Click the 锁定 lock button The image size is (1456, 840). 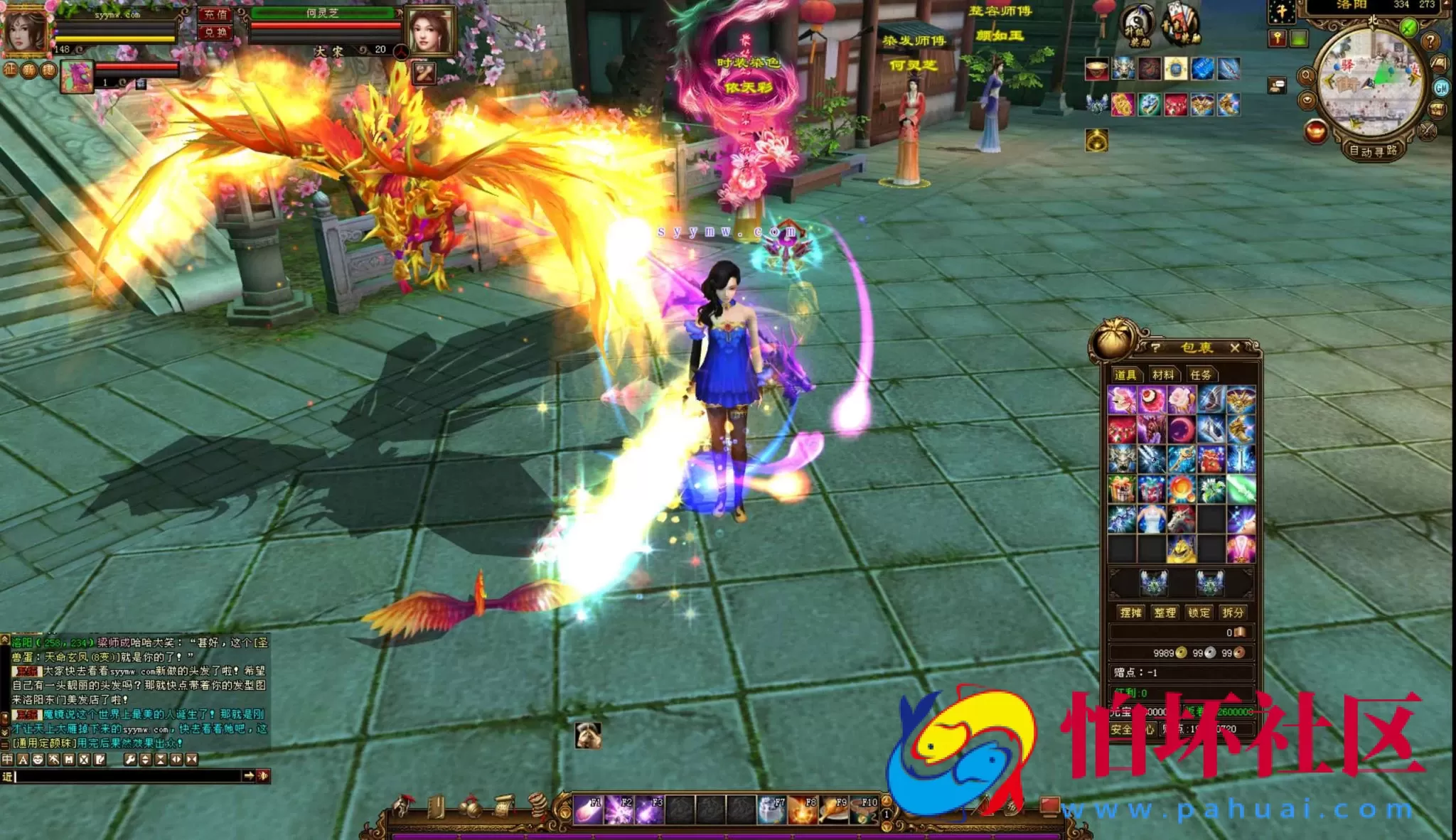[1199, 613]
